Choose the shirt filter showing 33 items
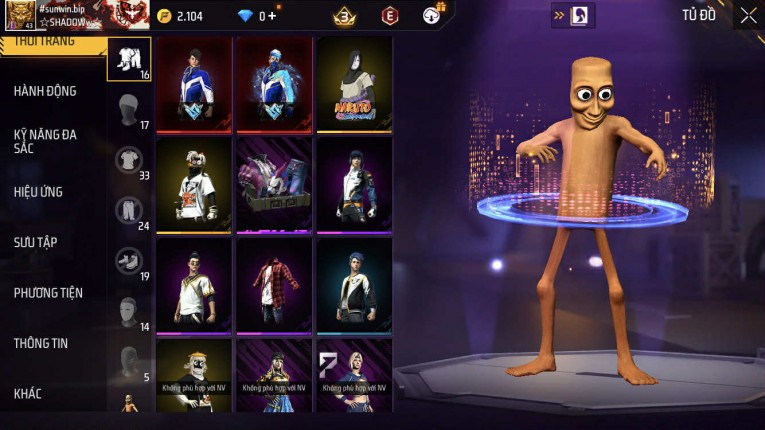Image resolution: width=765 pixels, height=430 pixels. 129,160
